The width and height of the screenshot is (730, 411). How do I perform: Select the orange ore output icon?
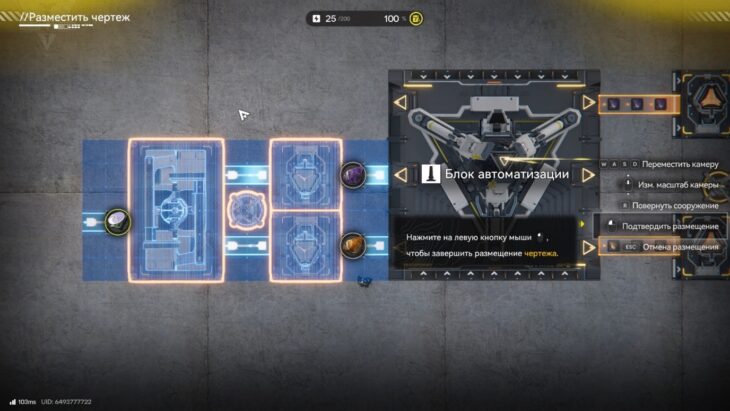(x=353, y=245)
